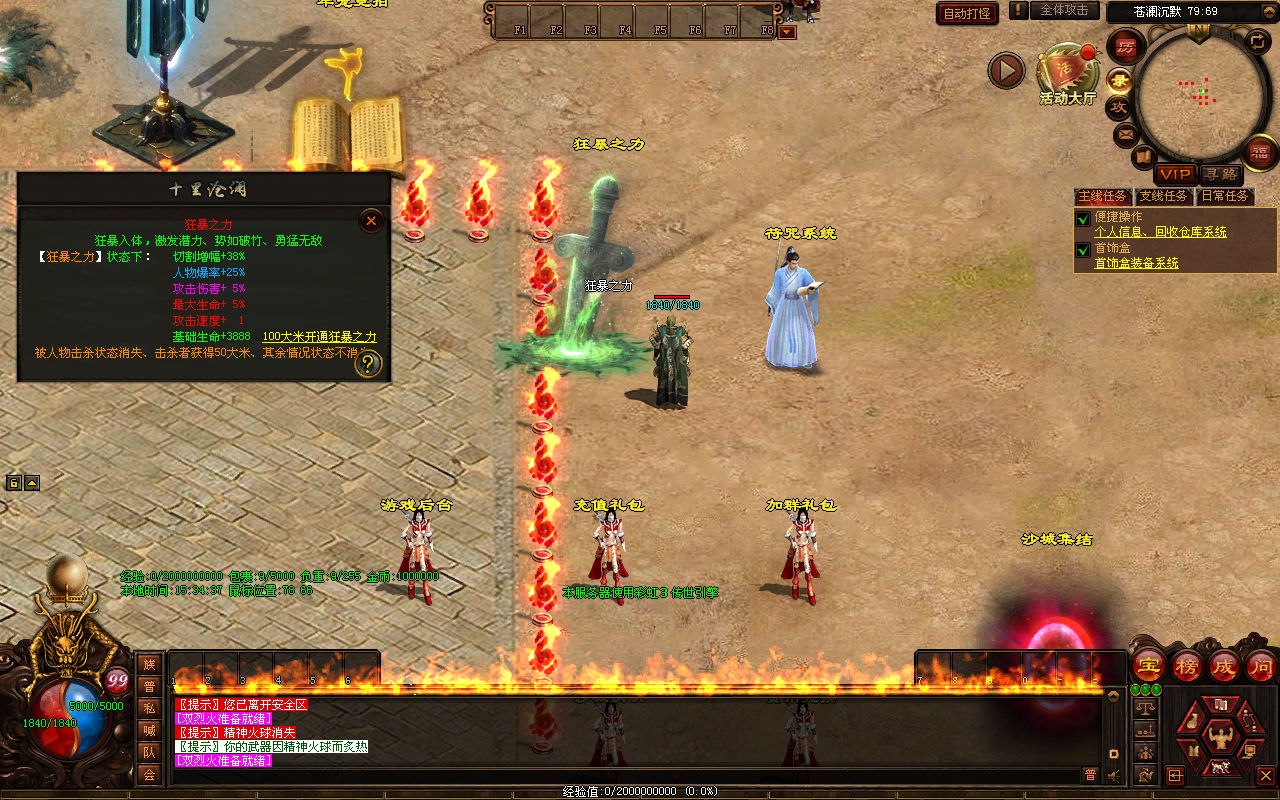Open the 首饰盒装备系统 quest link
This screenshot has width=1280, height=800.
[x=1136, y=263]
